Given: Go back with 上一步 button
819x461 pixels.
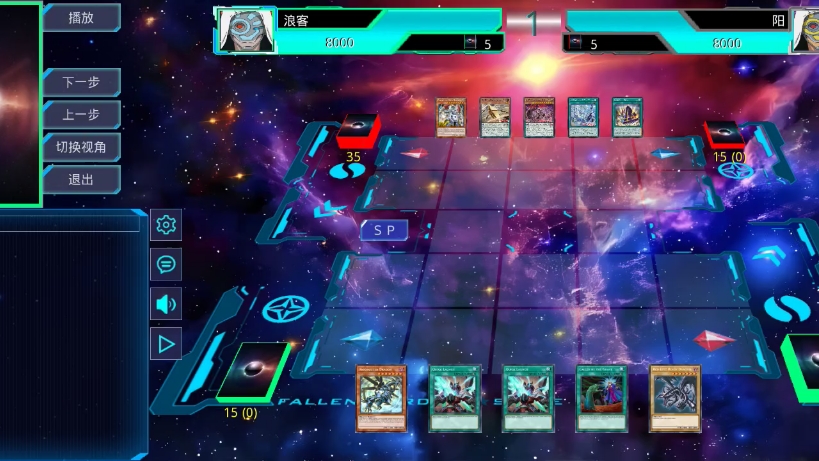Looking at the screenshot, I should [81, 115].
